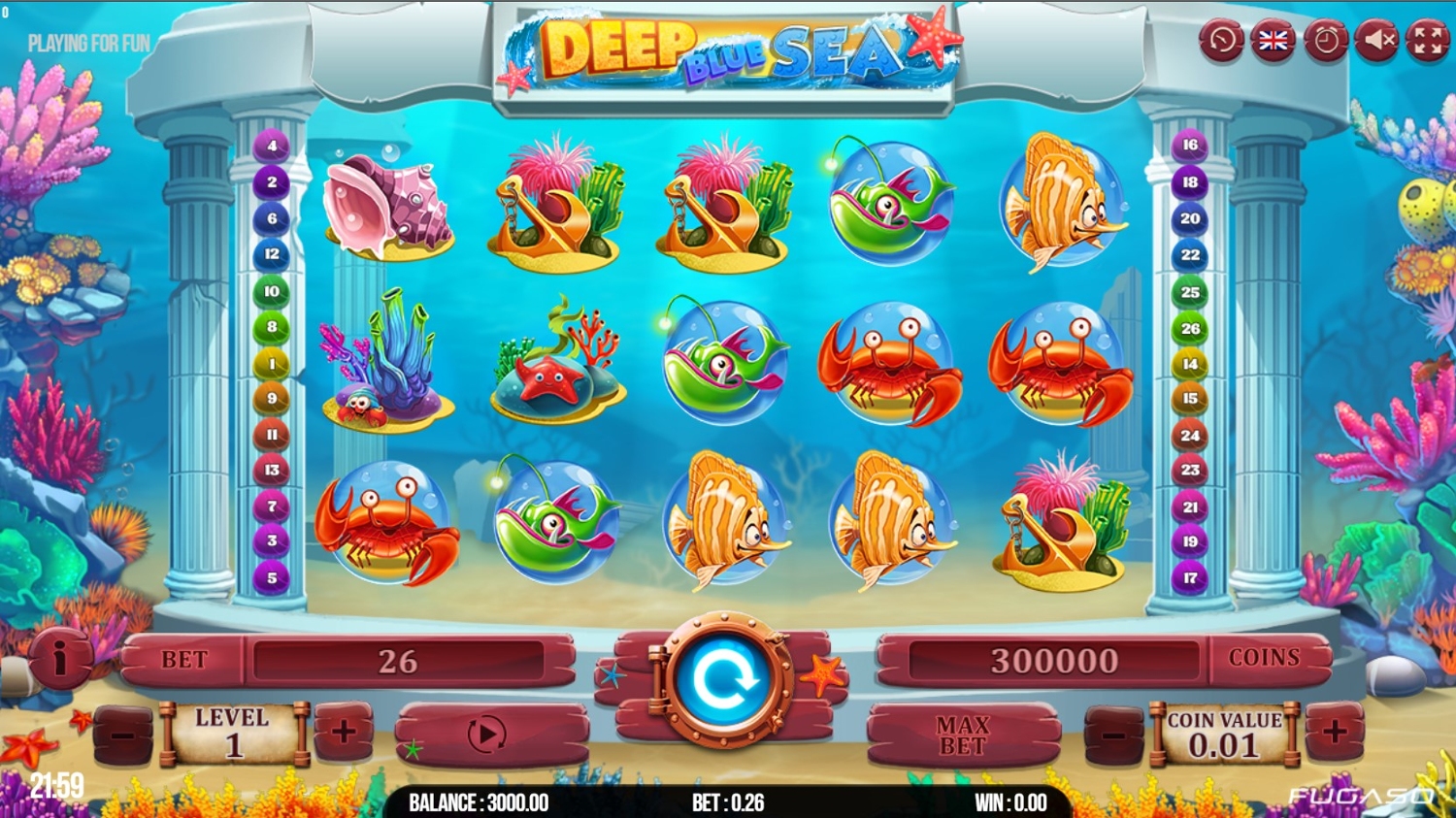The height and width of the screenshot is (818, 1456).
Task: Increase the bet level with the plus
Action: tap(344, 732)
